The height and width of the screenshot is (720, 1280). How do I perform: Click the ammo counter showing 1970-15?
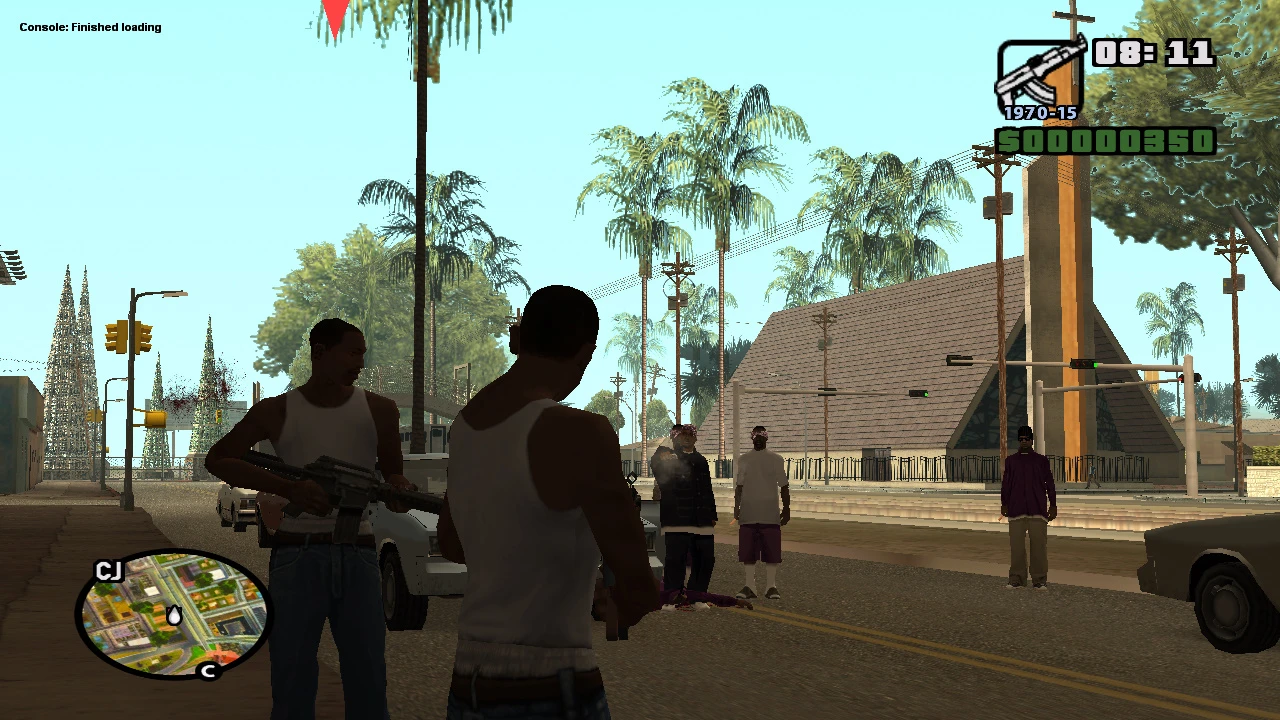click(1040, 113)
